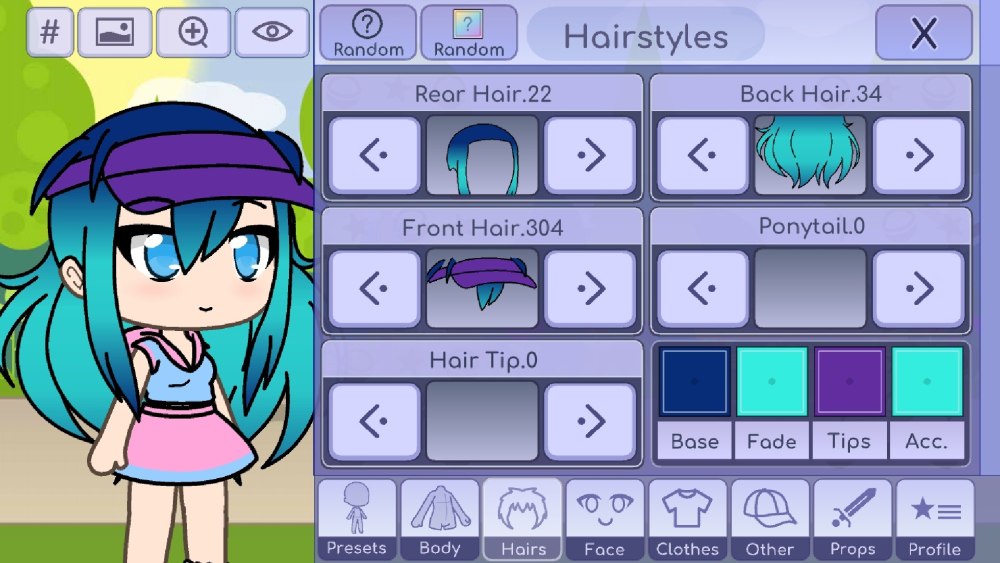Image resolution: width=1000 pixels, height=563 pixels.
Task: Select next Rear Hair style
Action: click(x=590, y=155)
